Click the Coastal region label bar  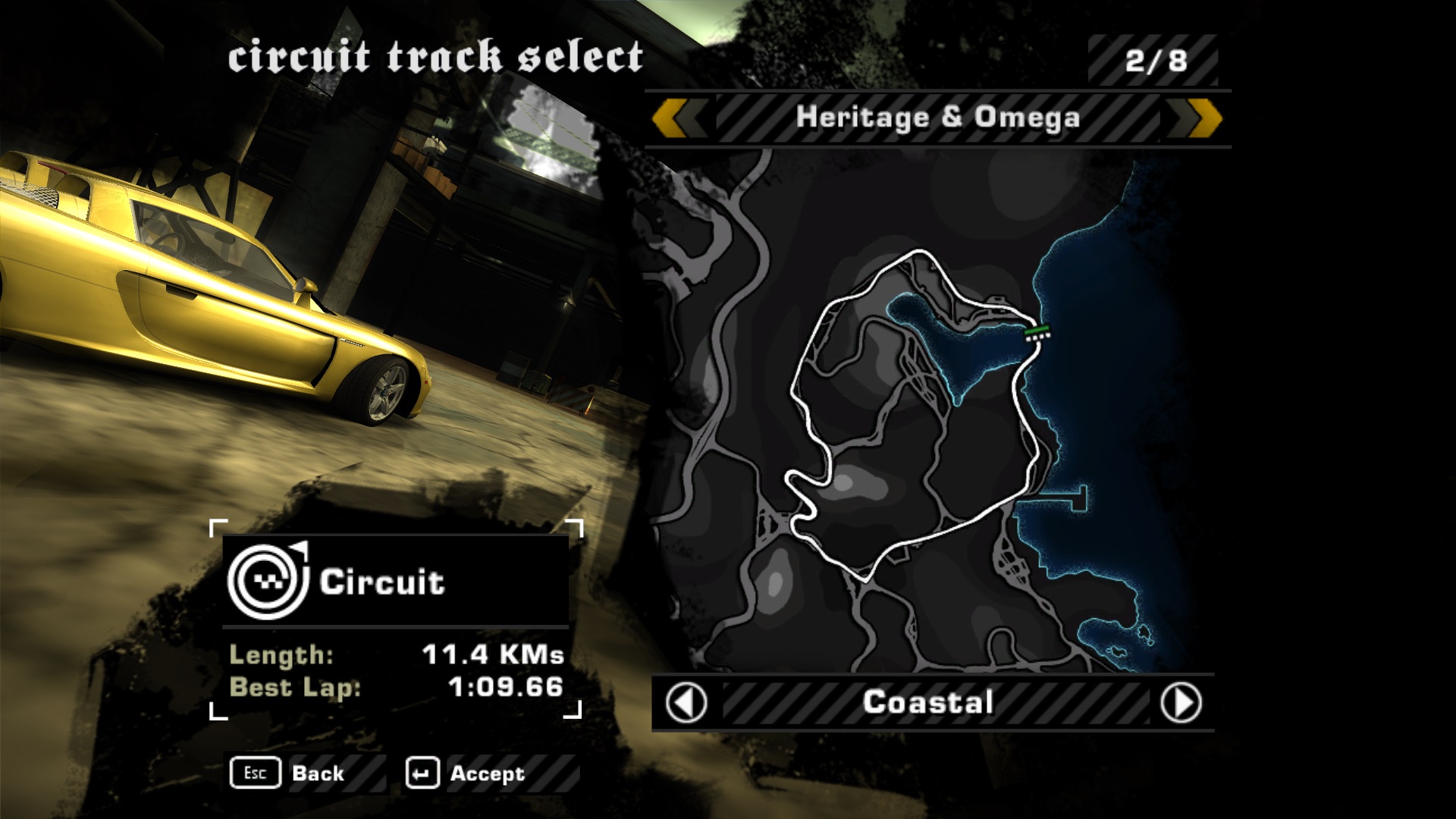[x=928, y=703]
